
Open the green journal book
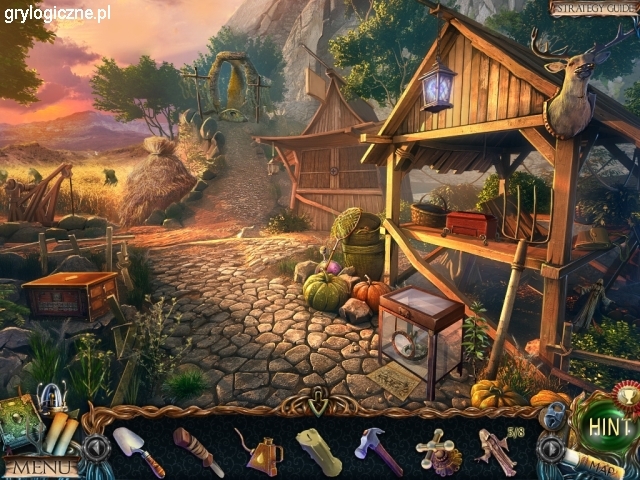pos(19,420)
